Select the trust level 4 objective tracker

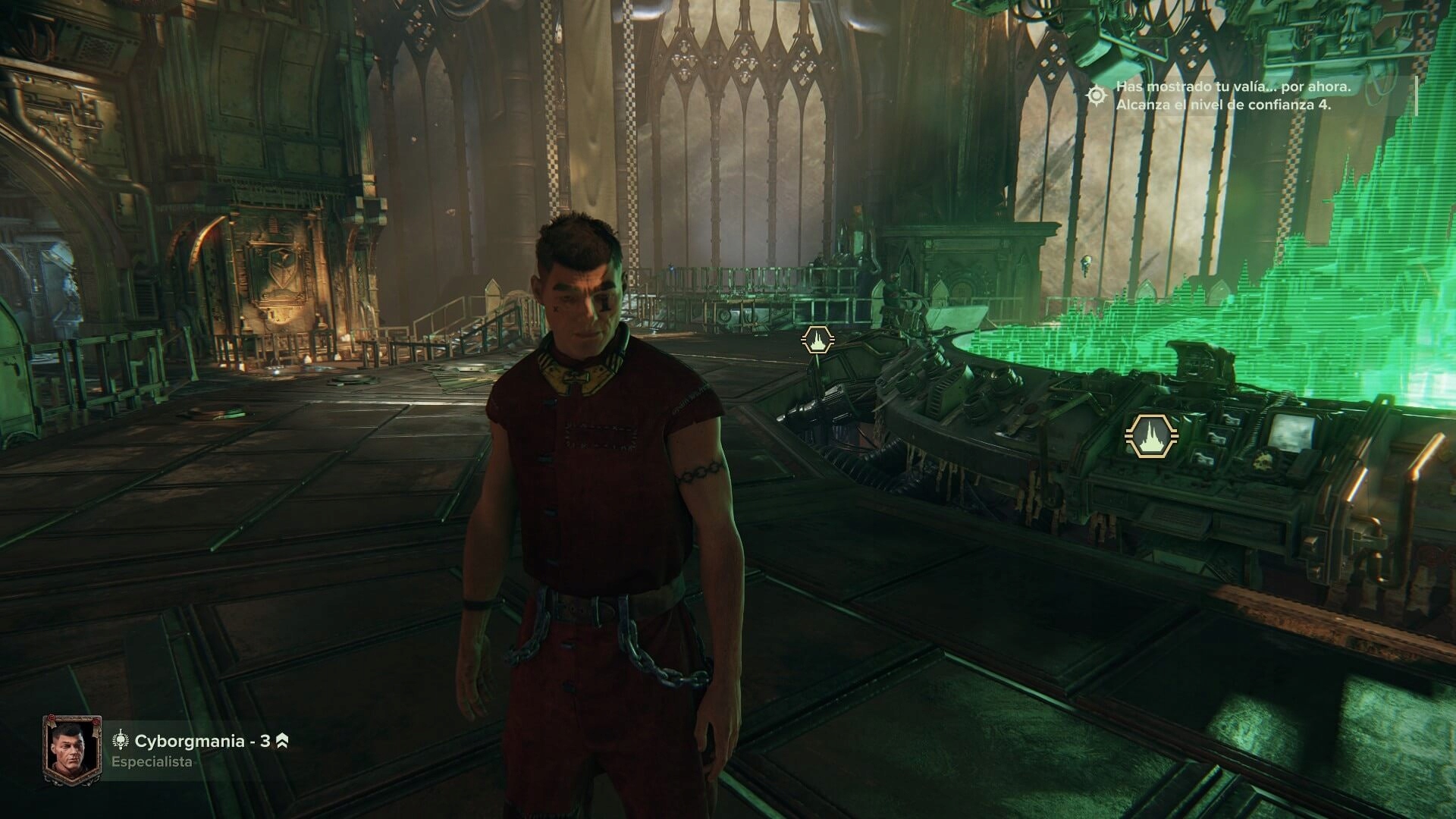1222,96
